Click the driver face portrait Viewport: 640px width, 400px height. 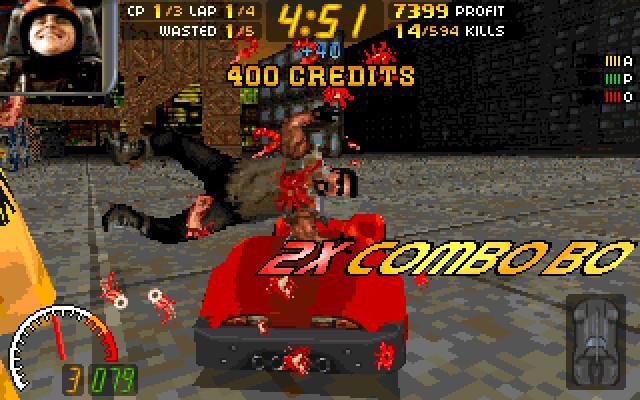pyautogui.click(x=58, y=45)
